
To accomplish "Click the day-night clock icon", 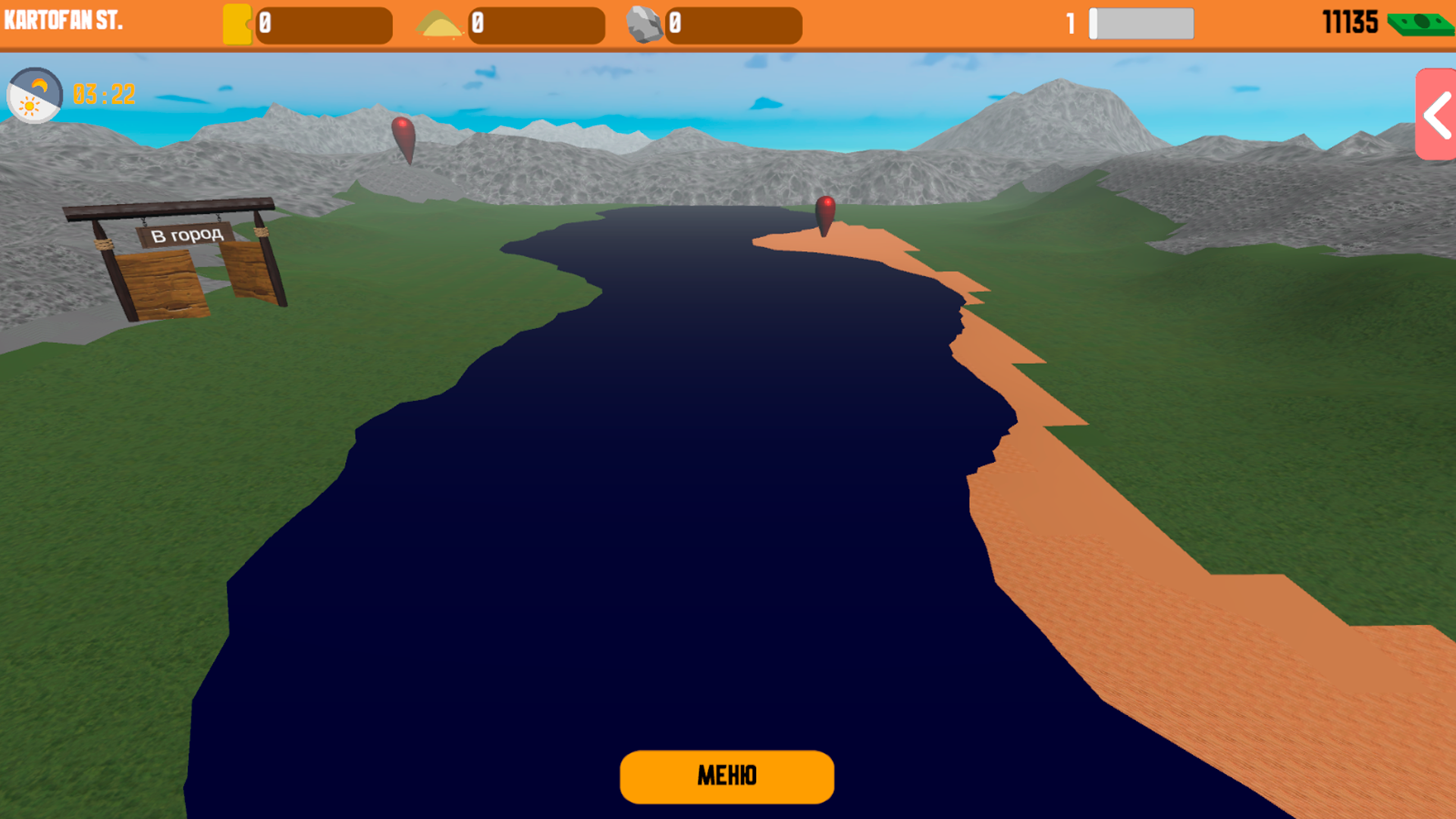I will (34, 97).
